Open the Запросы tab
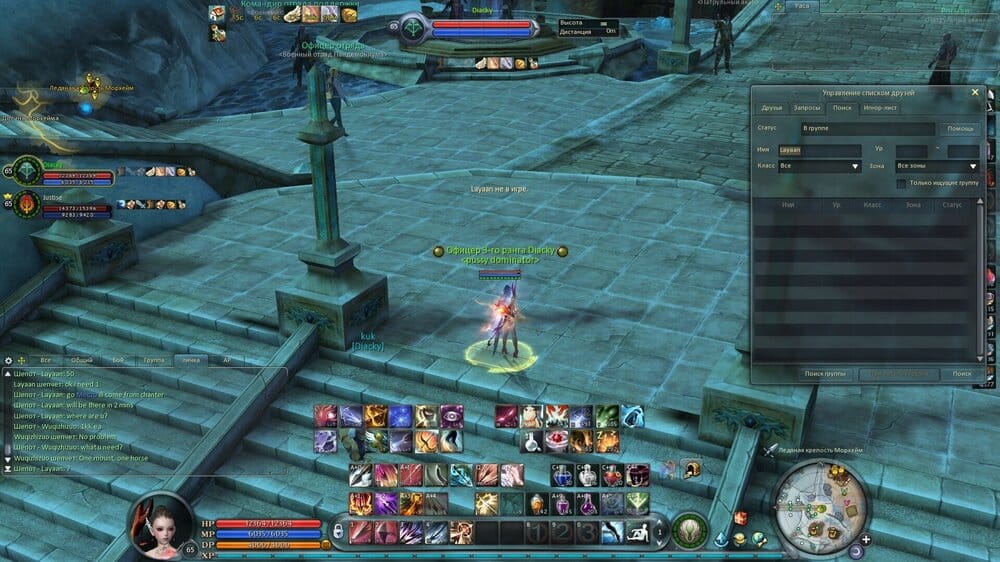Viewport: 1000px width, 562px height. (x=806, y=107)
